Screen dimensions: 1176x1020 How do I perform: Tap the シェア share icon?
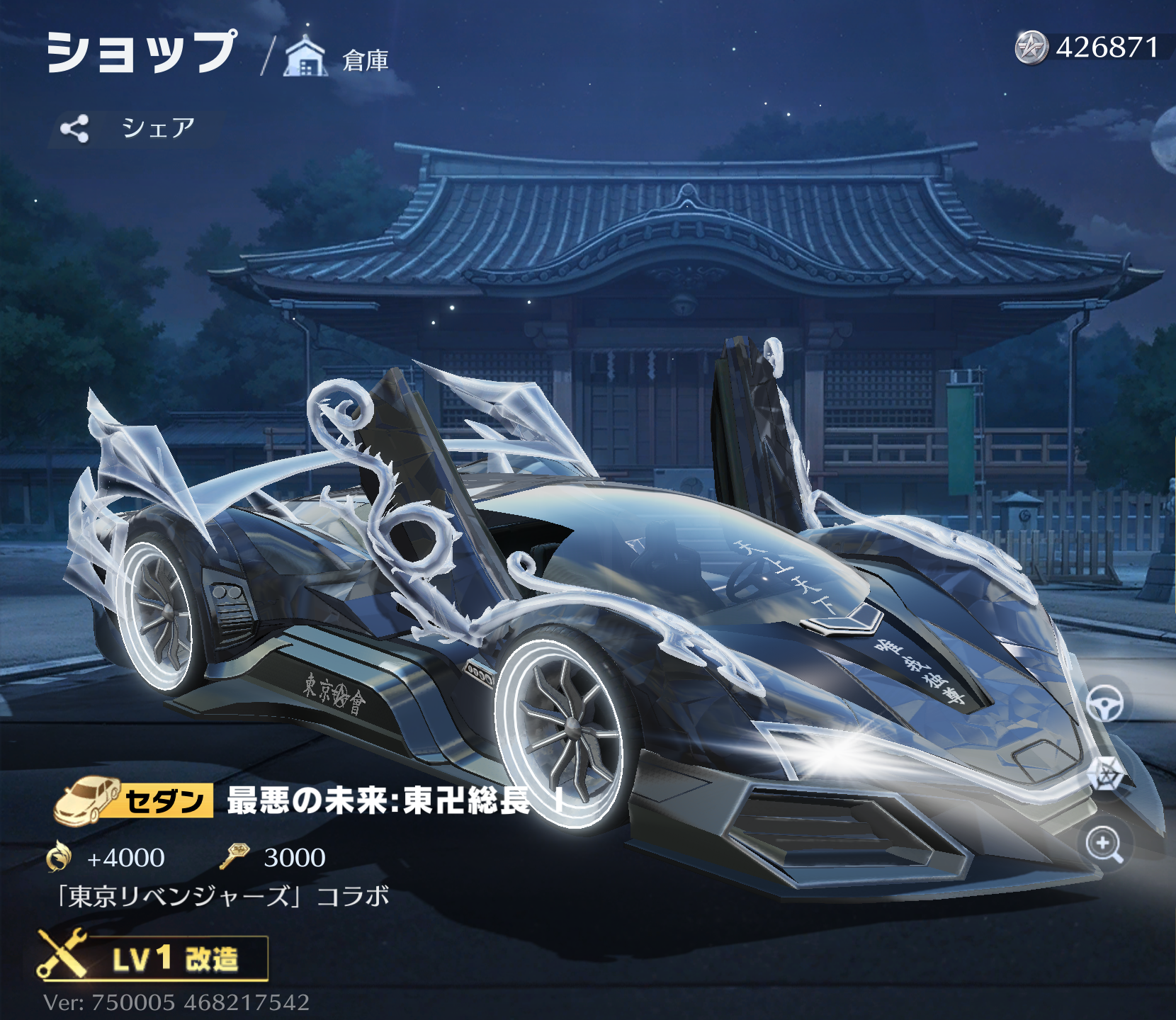[78, 127]
